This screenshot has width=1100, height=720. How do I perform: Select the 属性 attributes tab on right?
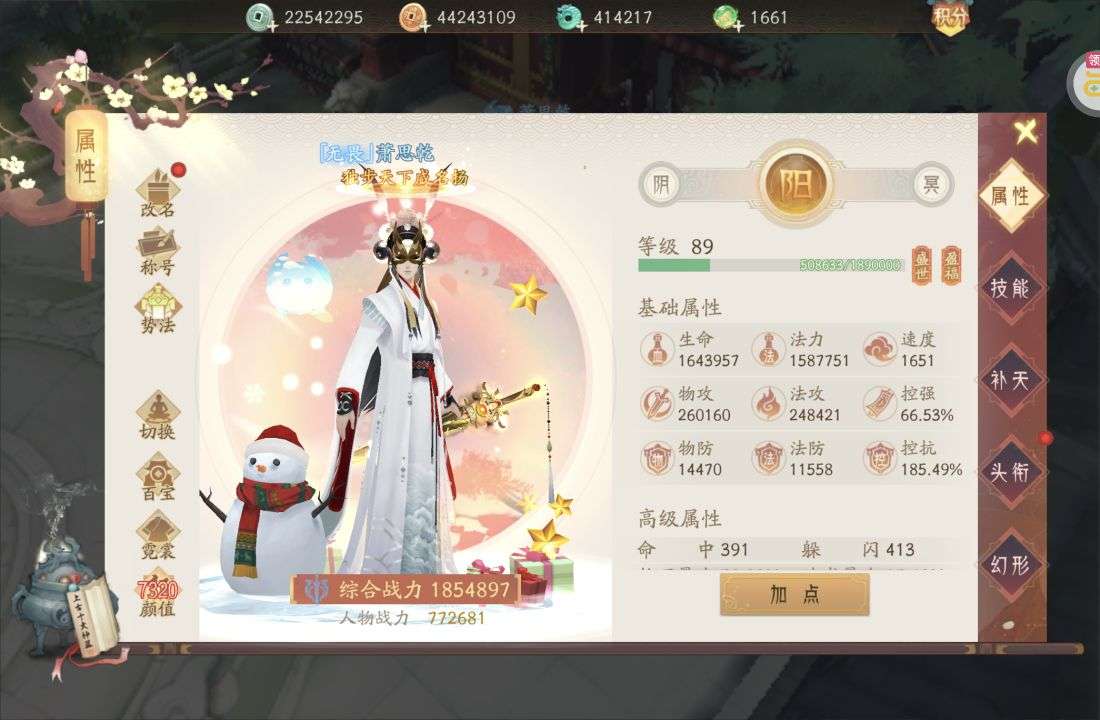(x=1010, y=196)
